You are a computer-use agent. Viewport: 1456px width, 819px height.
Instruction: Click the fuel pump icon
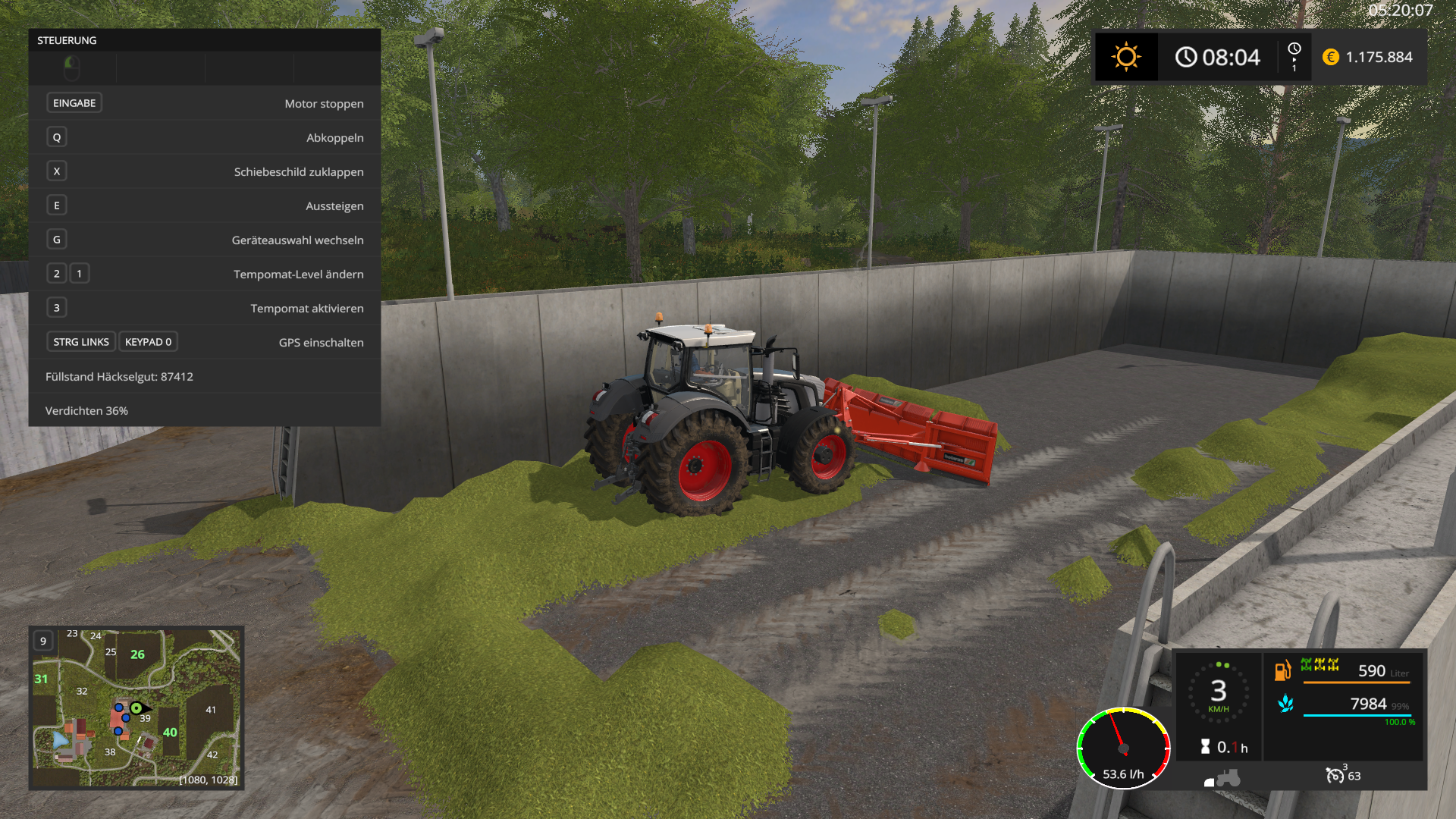point(1282,670)
